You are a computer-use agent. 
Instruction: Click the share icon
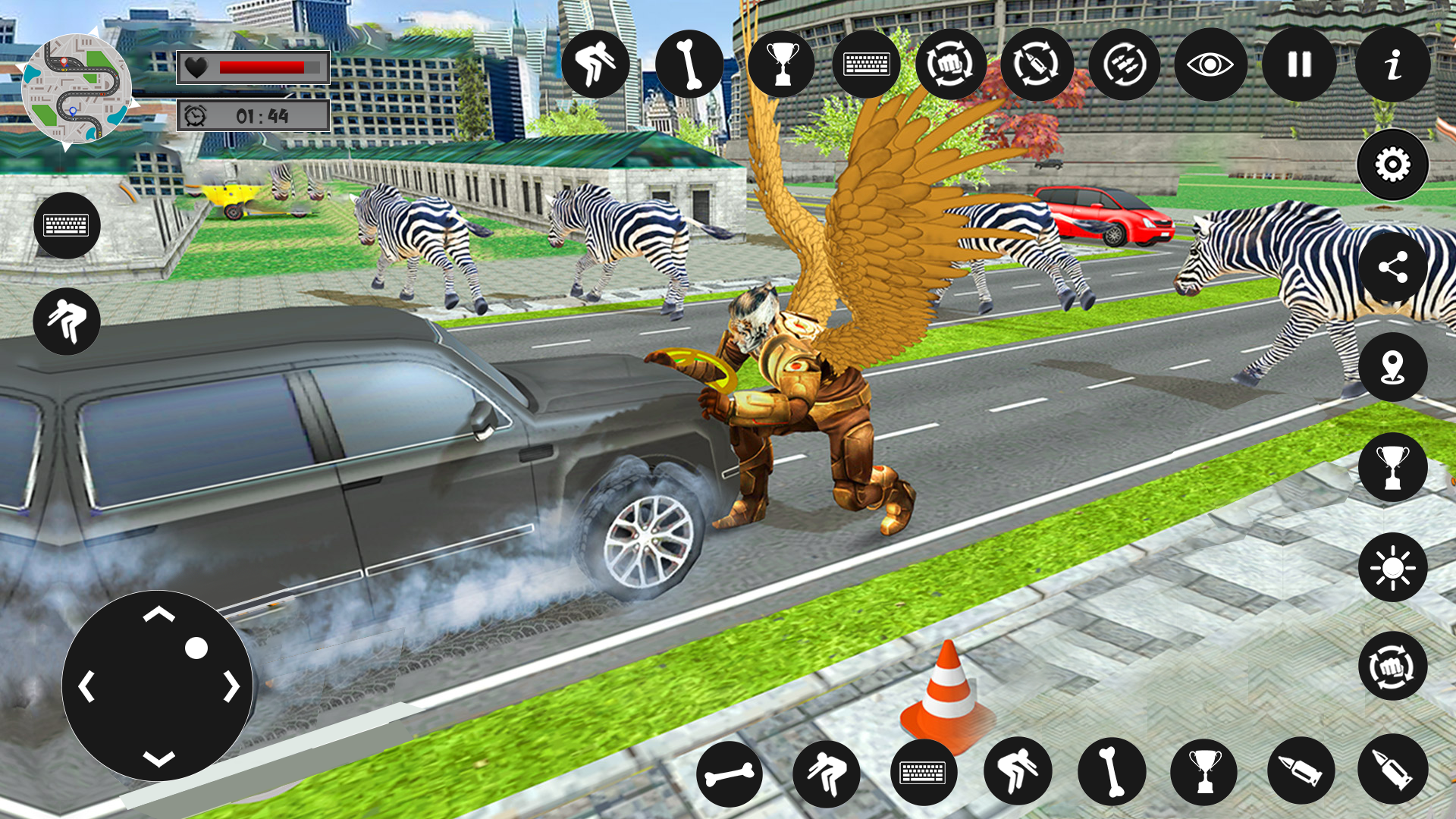click(x=1392, y=267)
